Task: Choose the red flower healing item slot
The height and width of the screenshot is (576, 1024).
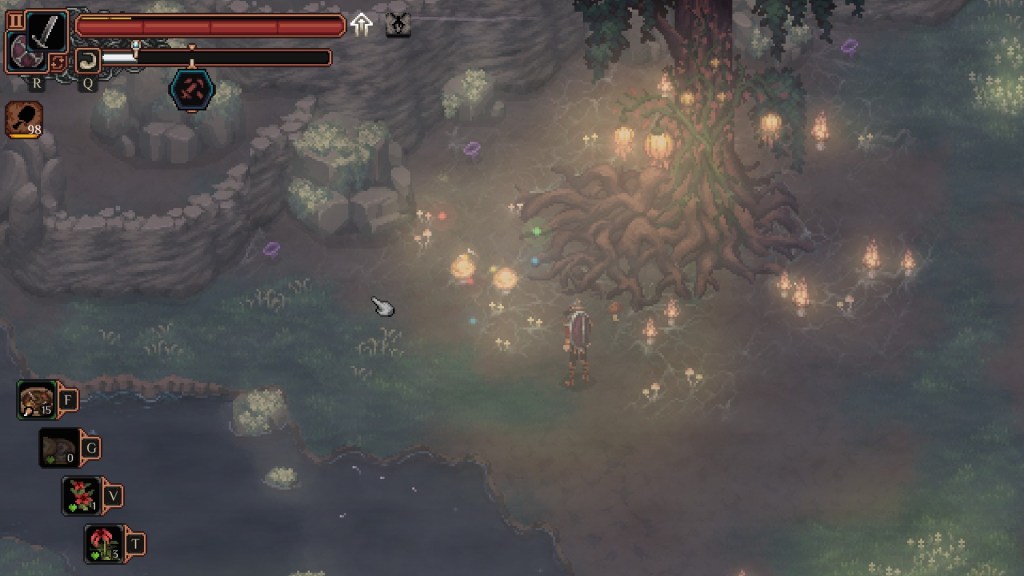Action: tap(104, 543)
